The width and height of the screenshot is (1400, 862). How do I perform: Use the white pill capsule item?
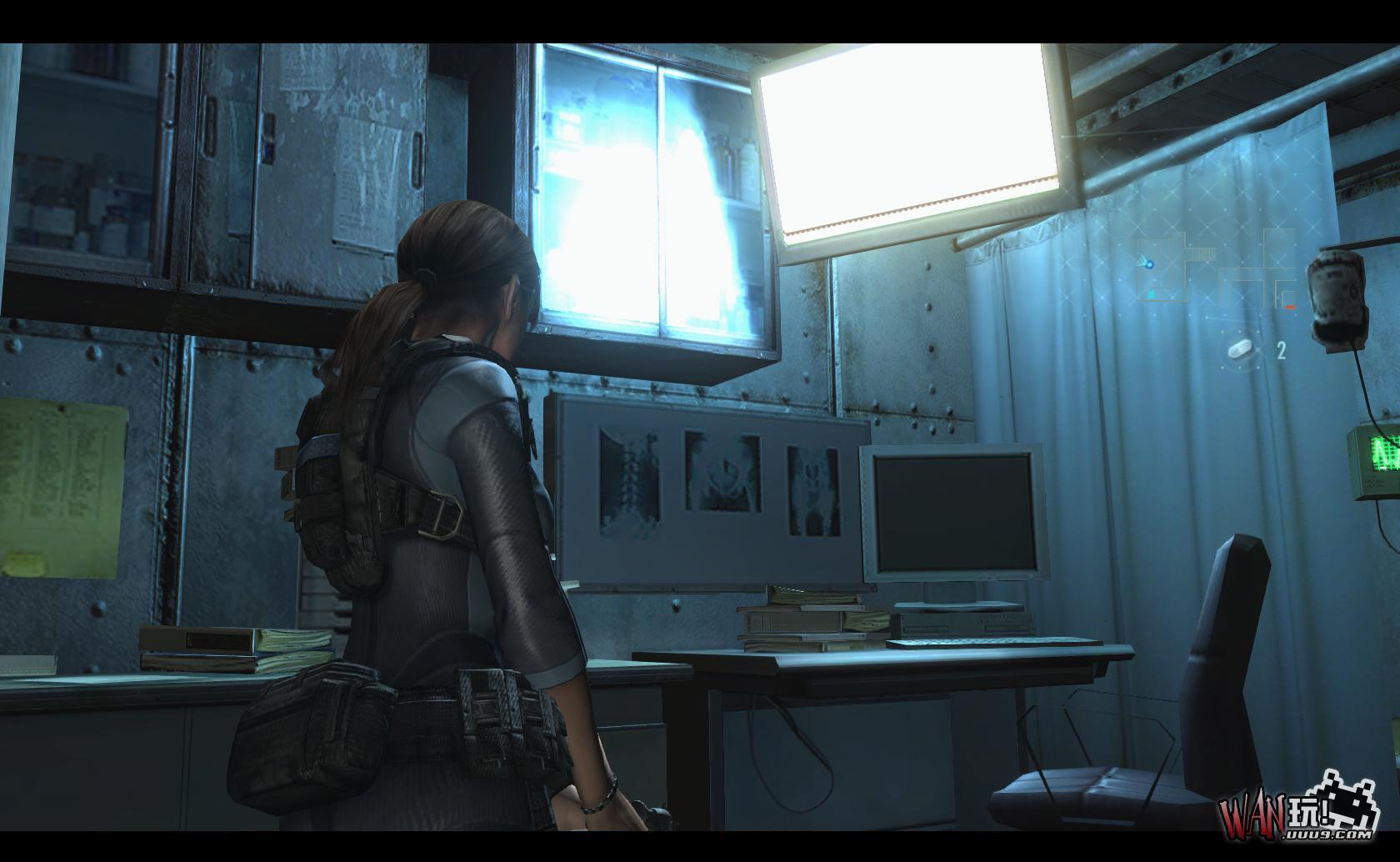click(x=1240, y=348)
